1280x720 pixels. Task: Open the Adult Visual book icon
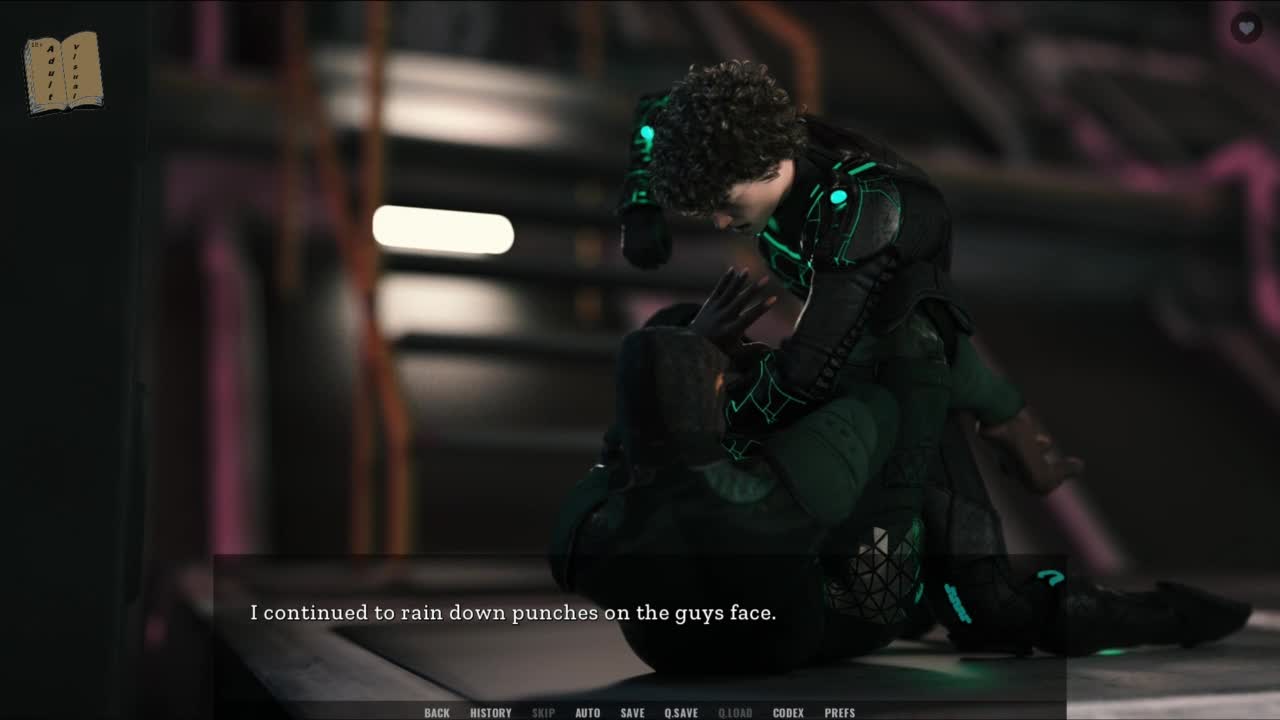tap(63, 73)
